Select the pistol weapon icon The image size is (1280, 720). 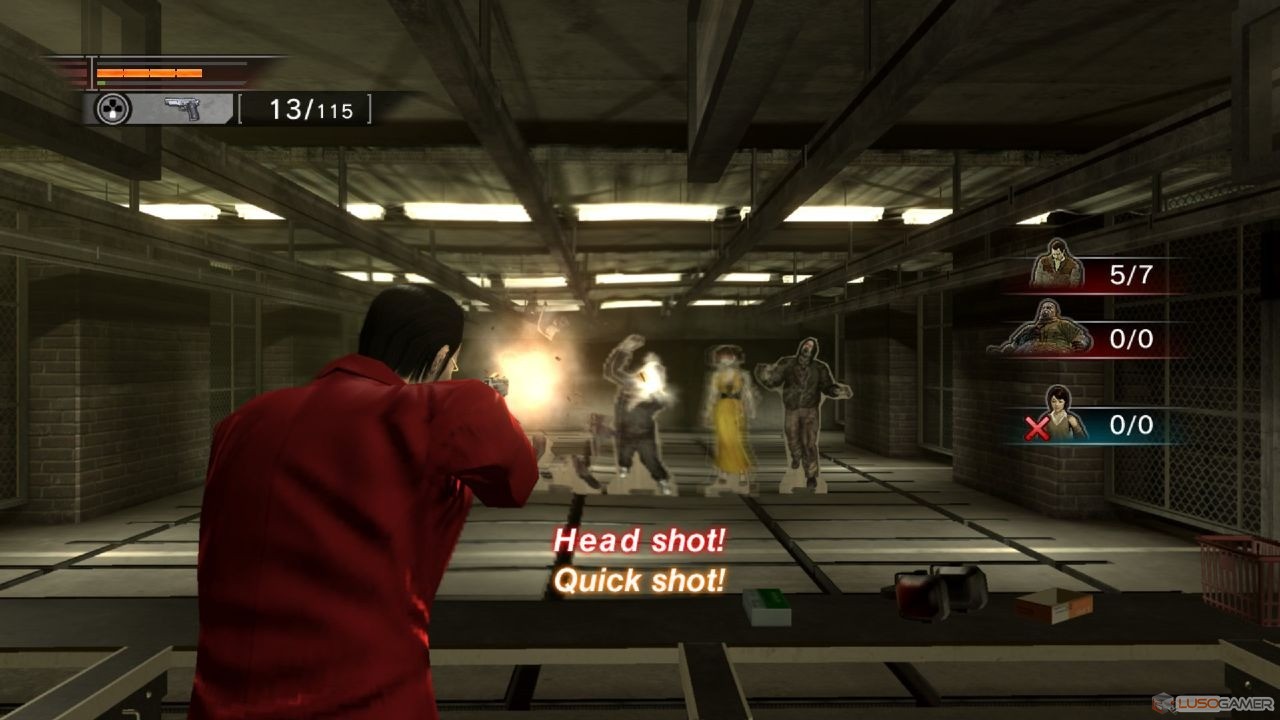[x=182, y=108]
